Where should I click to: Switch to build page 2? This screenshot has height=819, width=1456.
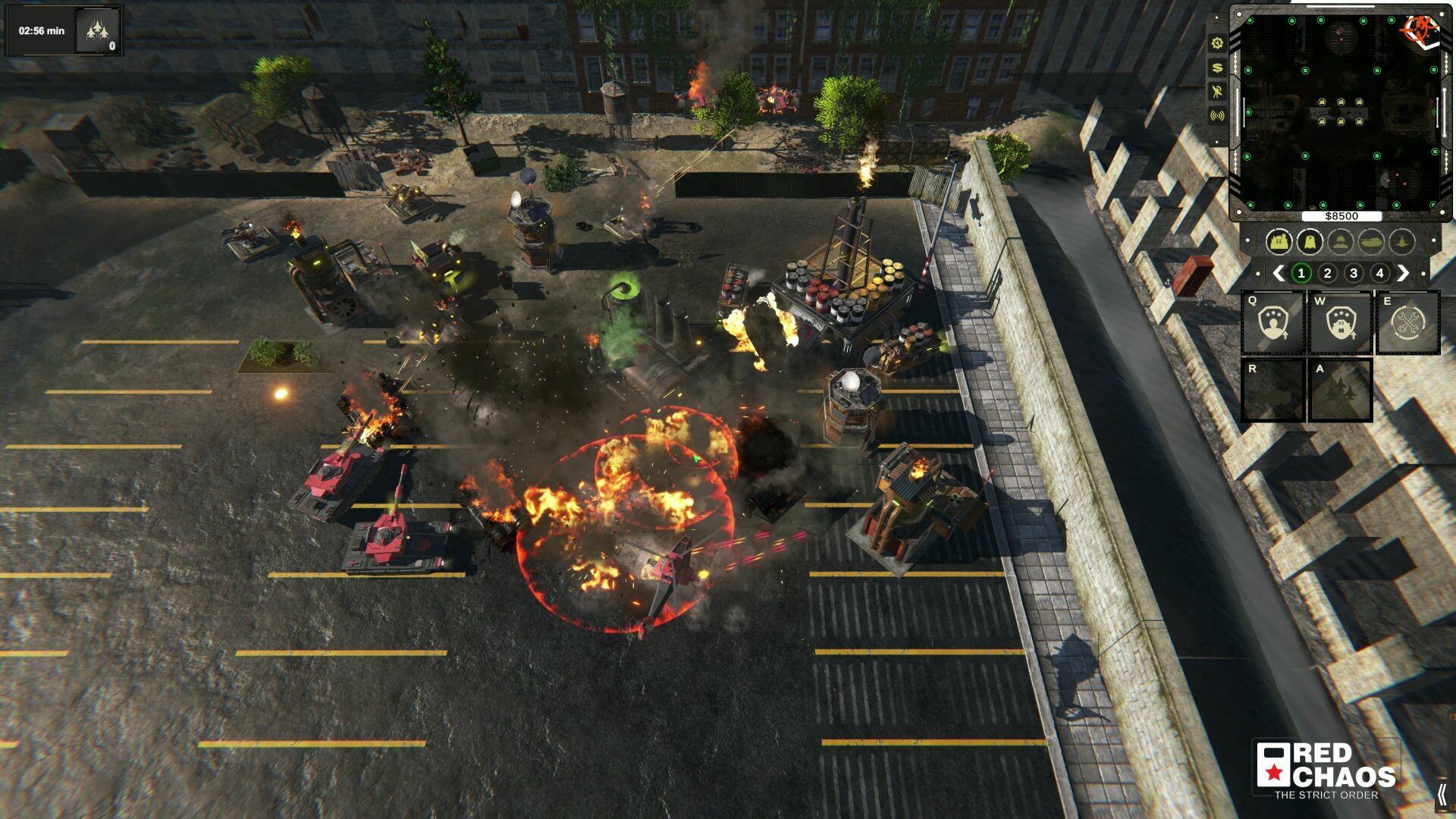pos(1328,273)
